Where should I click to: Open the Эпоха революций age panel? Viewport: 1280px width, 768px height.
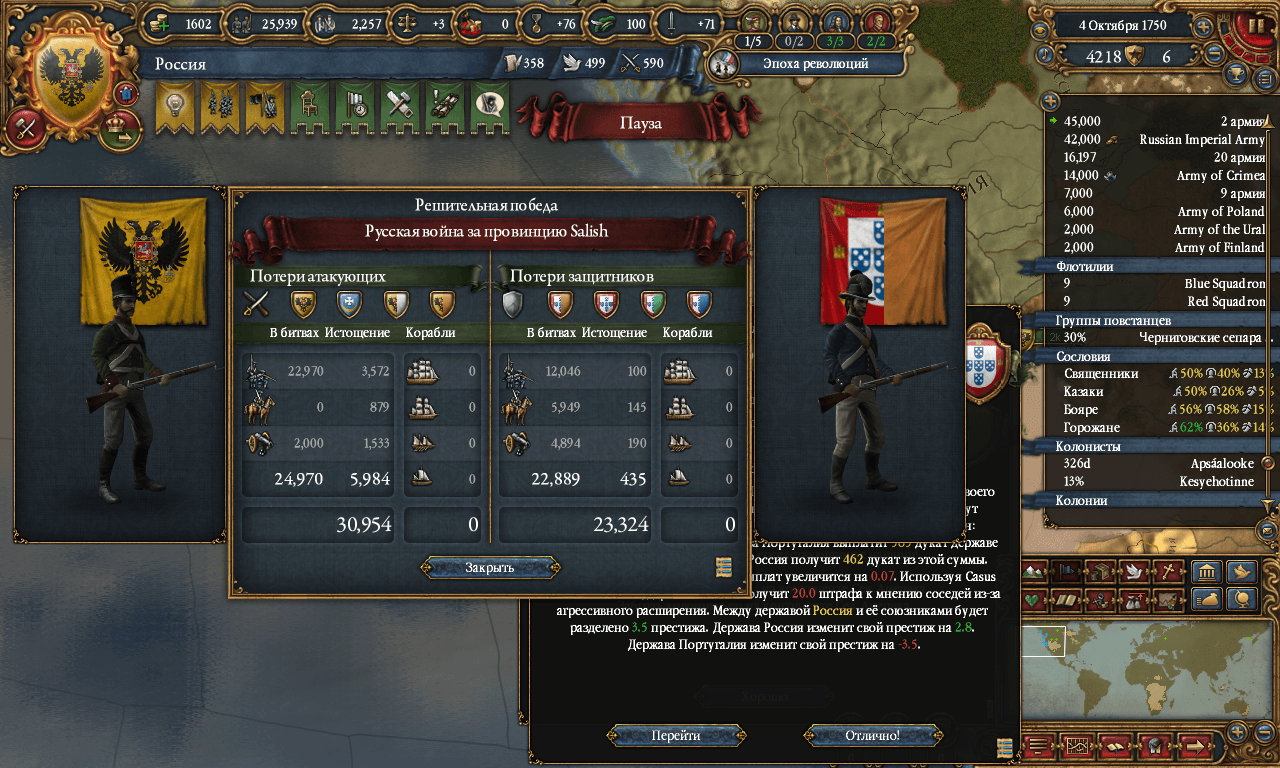tap(800, 64)
